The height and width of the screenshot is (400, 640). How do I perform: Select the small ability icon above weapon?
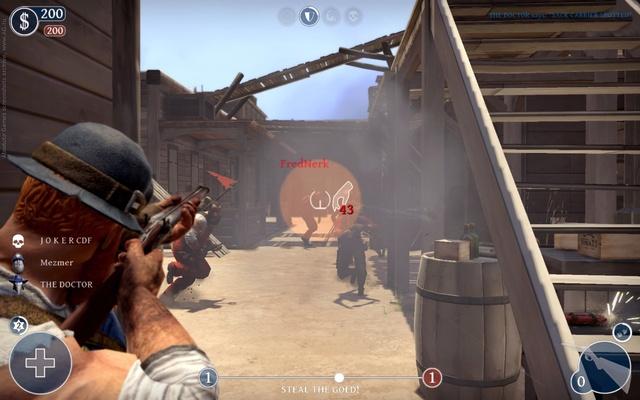pos(621,331)
